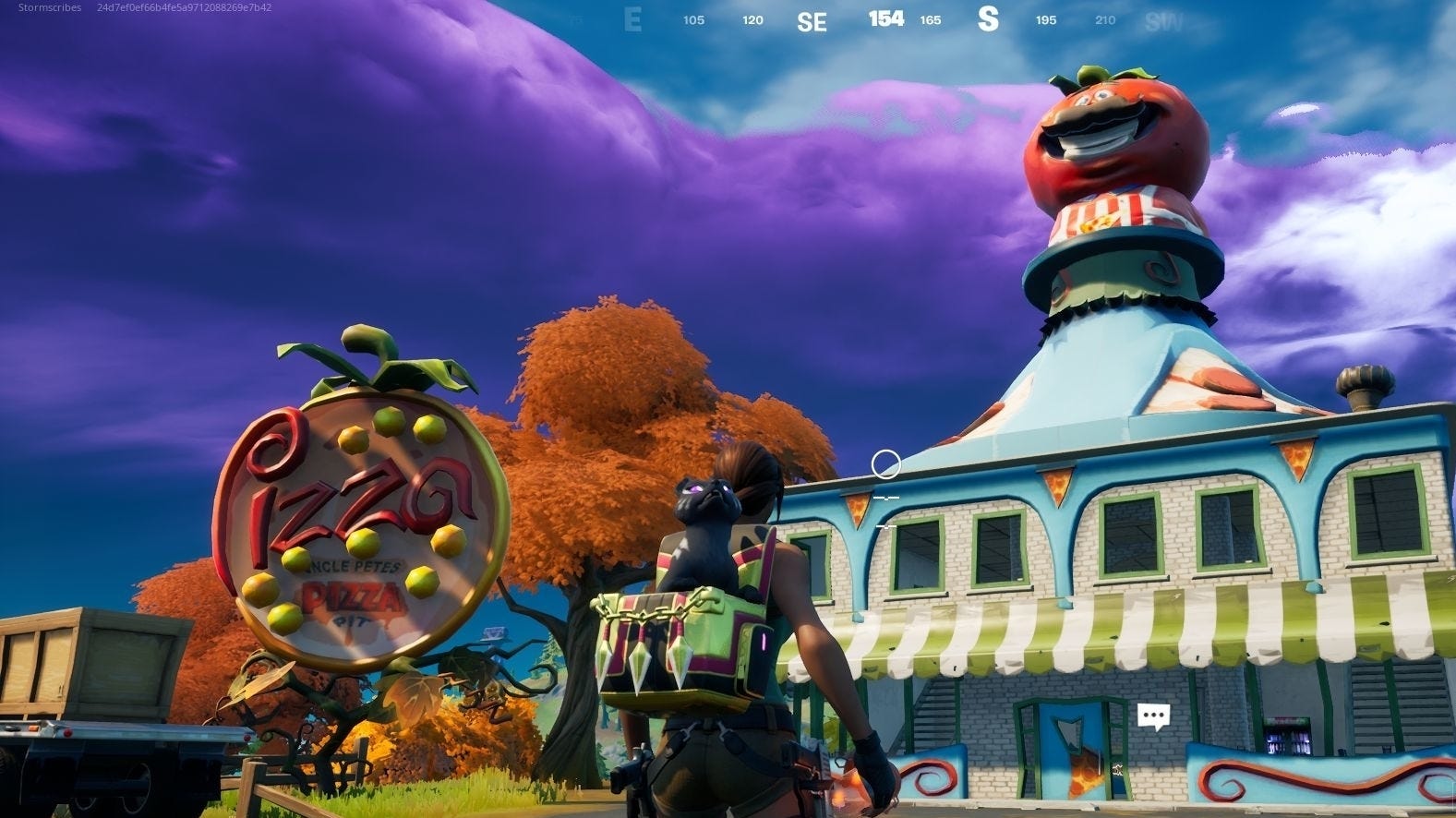Select the SE marker on the compass
Screen dimensions: 1456x818
(813, 20)
